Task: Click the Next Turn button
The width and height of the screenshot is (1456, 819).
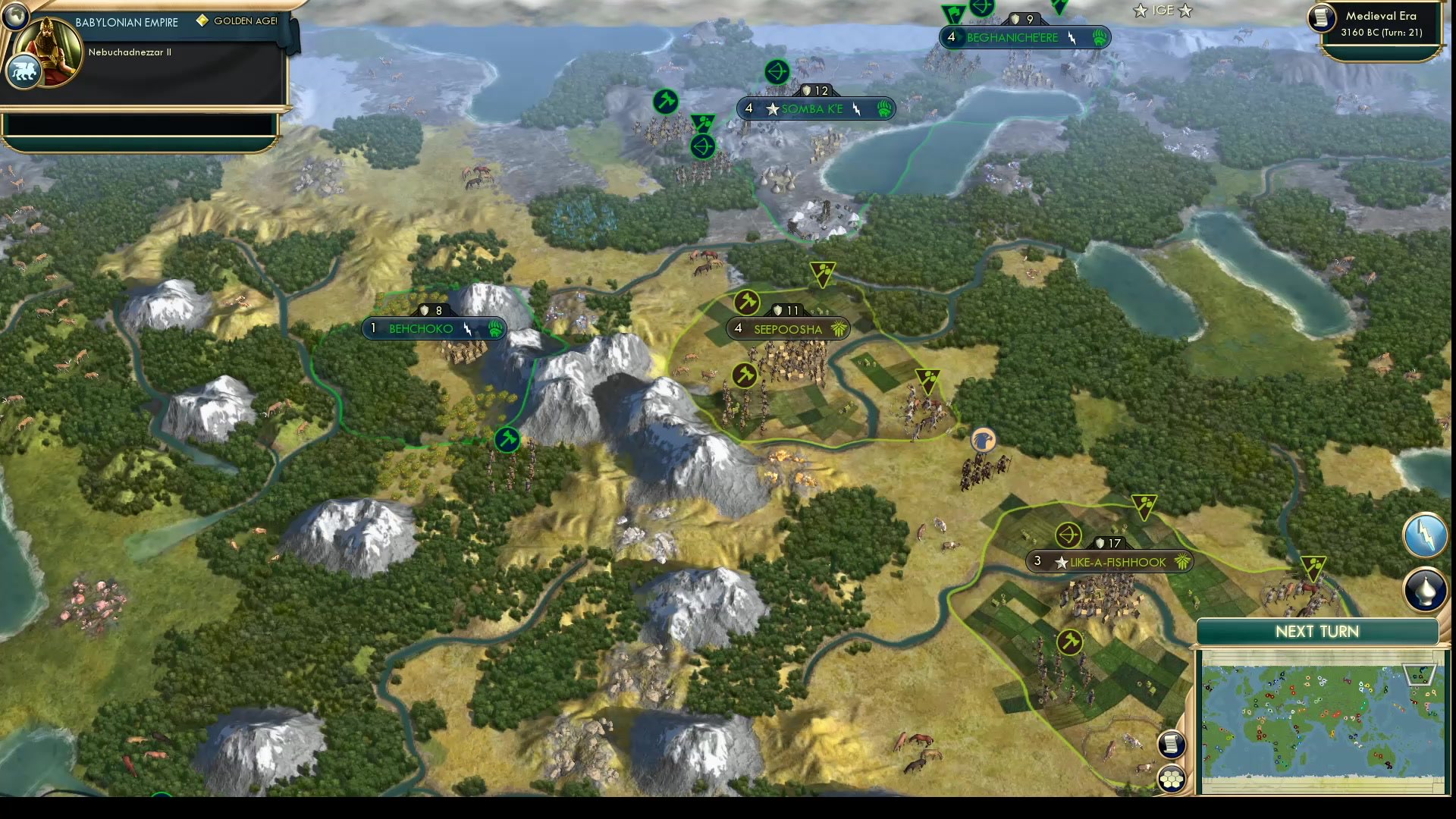Action: point(1316,631)
